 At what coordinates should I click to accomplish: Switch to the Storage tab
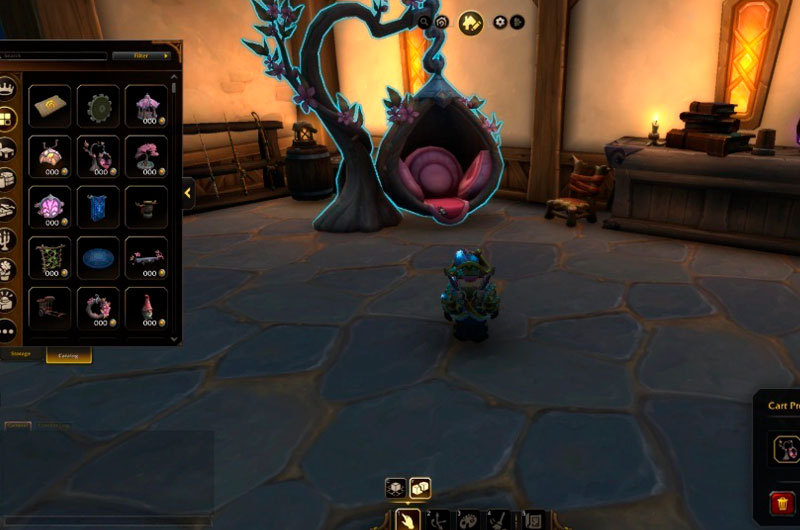[21, 354]
